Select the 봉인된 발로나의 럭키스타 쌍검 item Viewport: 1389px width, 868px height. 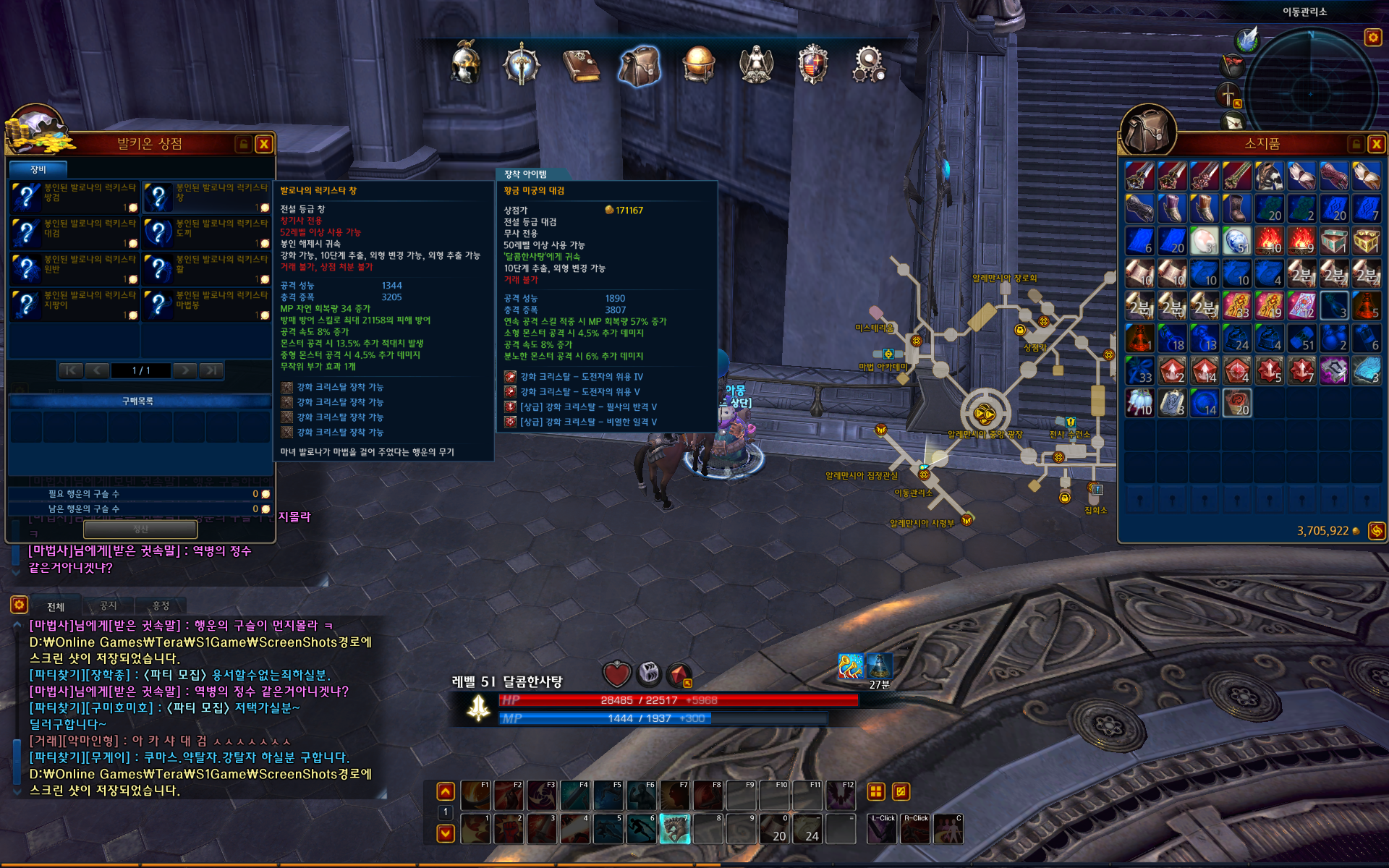pyautogui.click(x=75, y=197)
